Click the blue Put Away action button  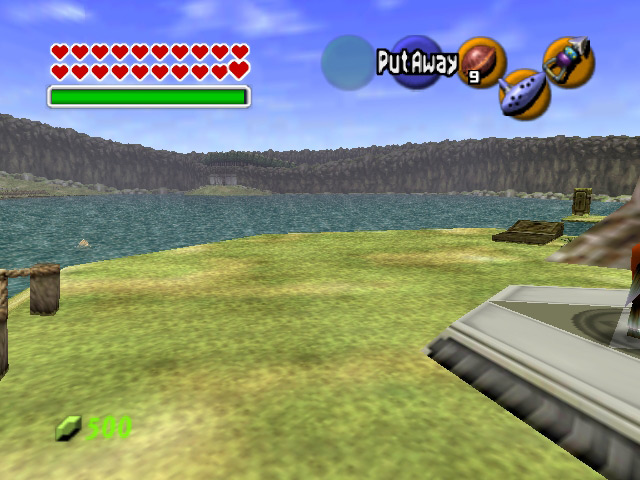[415, 62]
